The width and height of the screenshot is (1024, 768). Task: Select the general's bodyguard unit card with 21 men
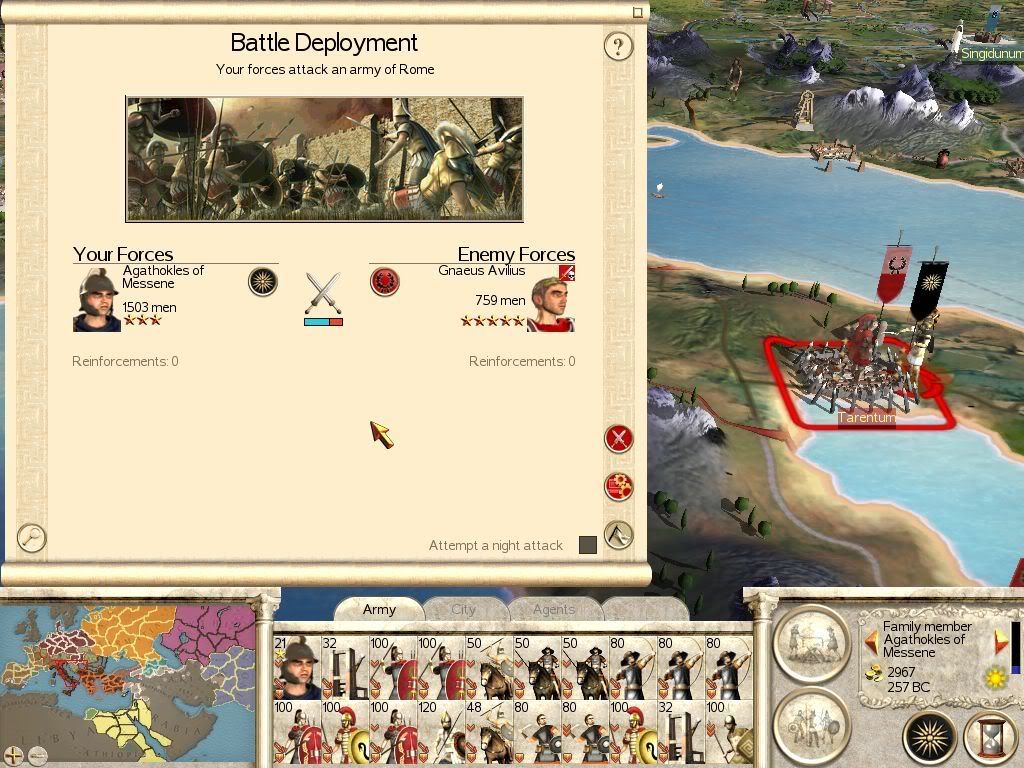coord(297,667)
